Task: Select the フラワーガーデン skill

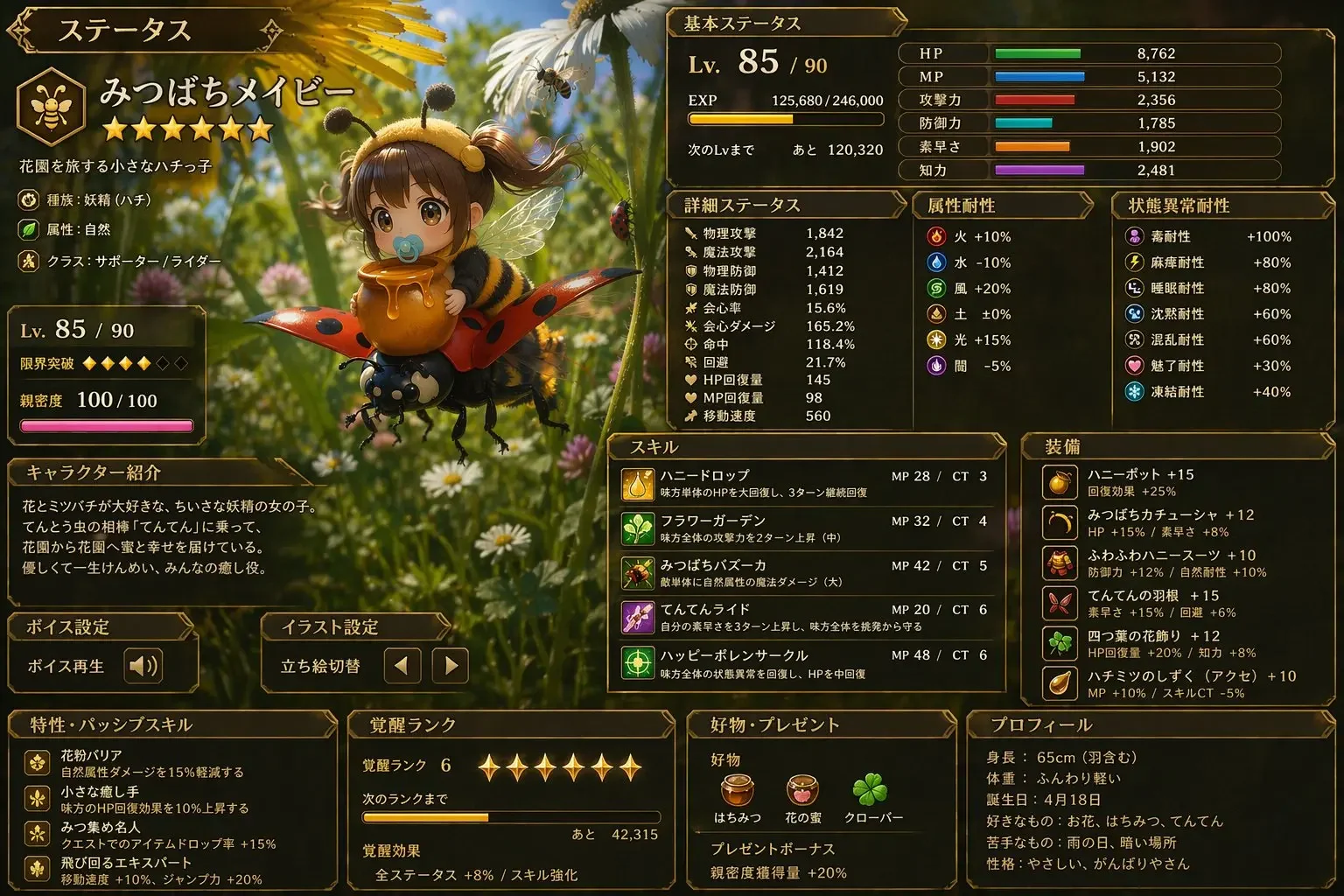Action: pyautogui.click(x=805, y=528)
